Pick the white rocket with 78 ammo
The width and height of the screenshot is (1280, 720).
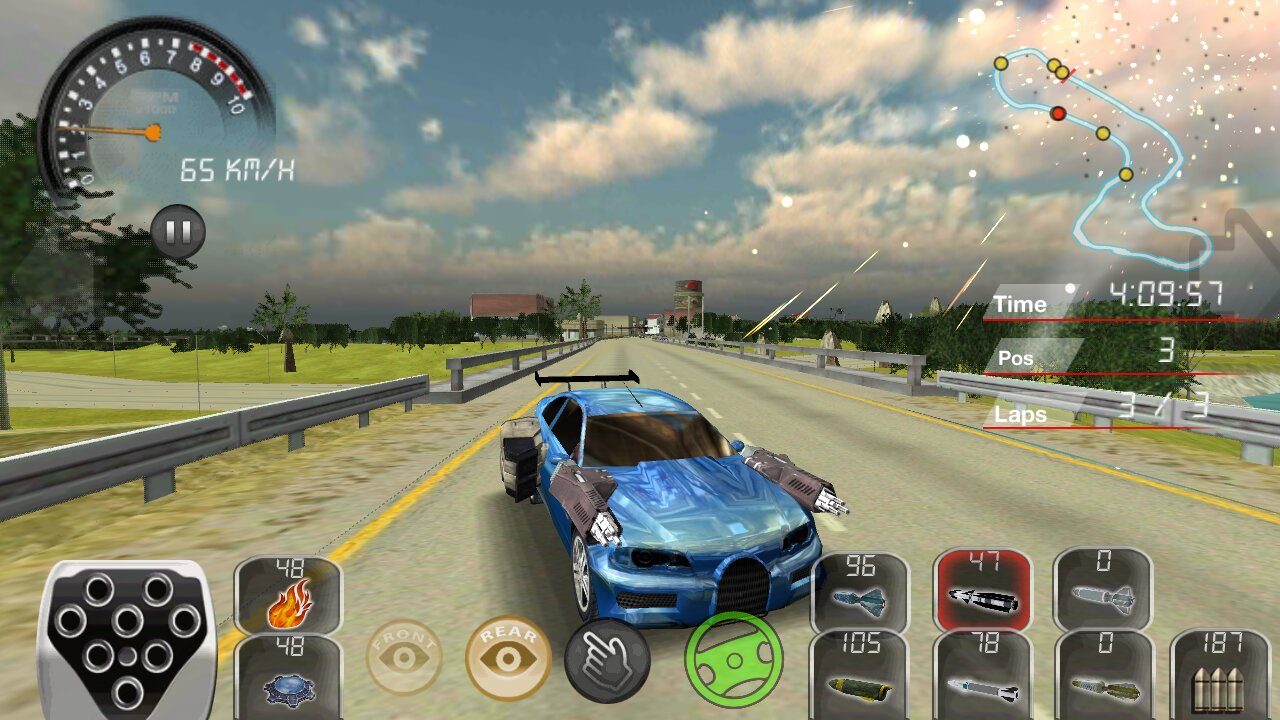click(x=983, y=675)
